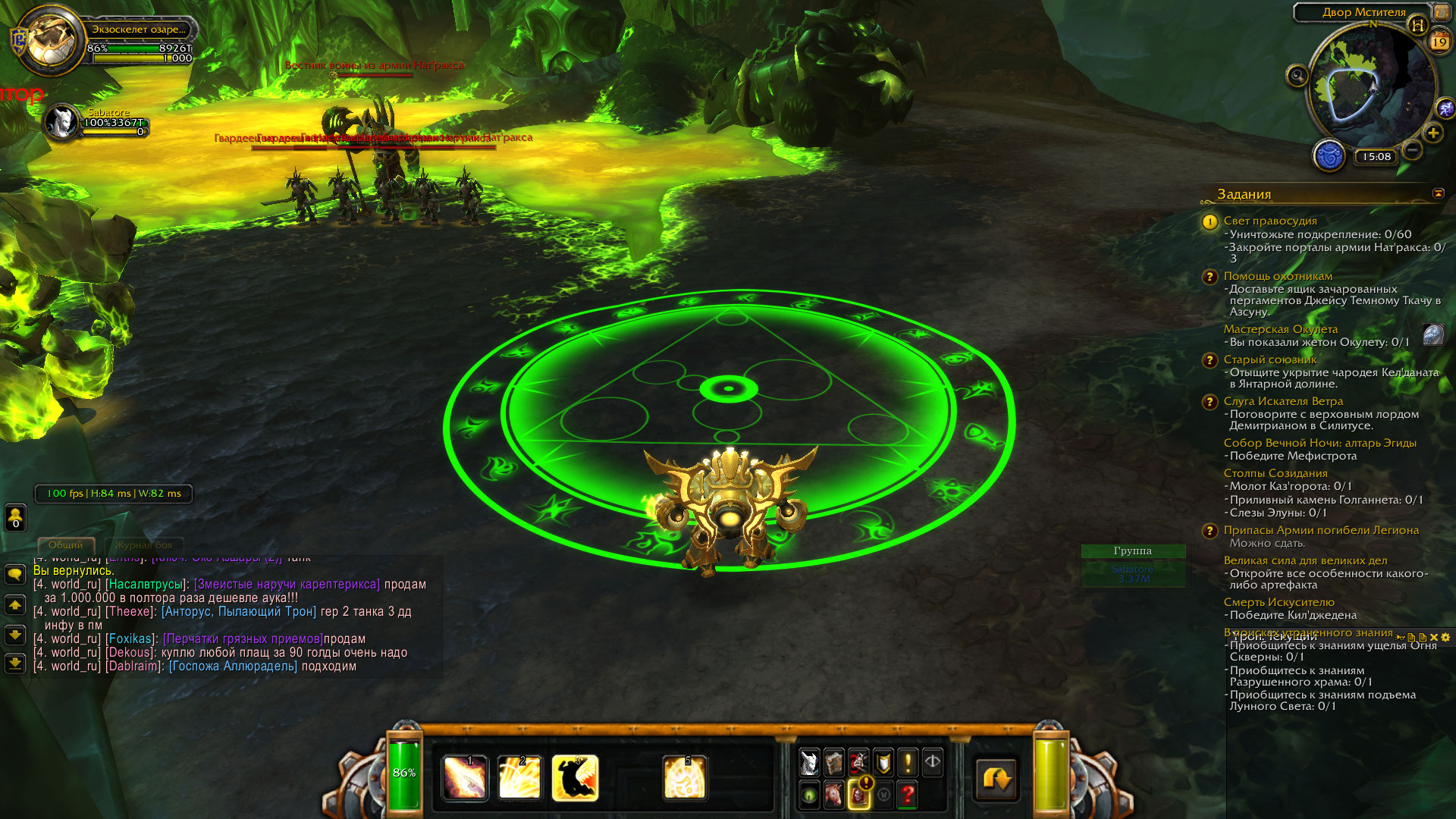Leave the vehicle with the yellow arrow button

(x=996, y=779)
